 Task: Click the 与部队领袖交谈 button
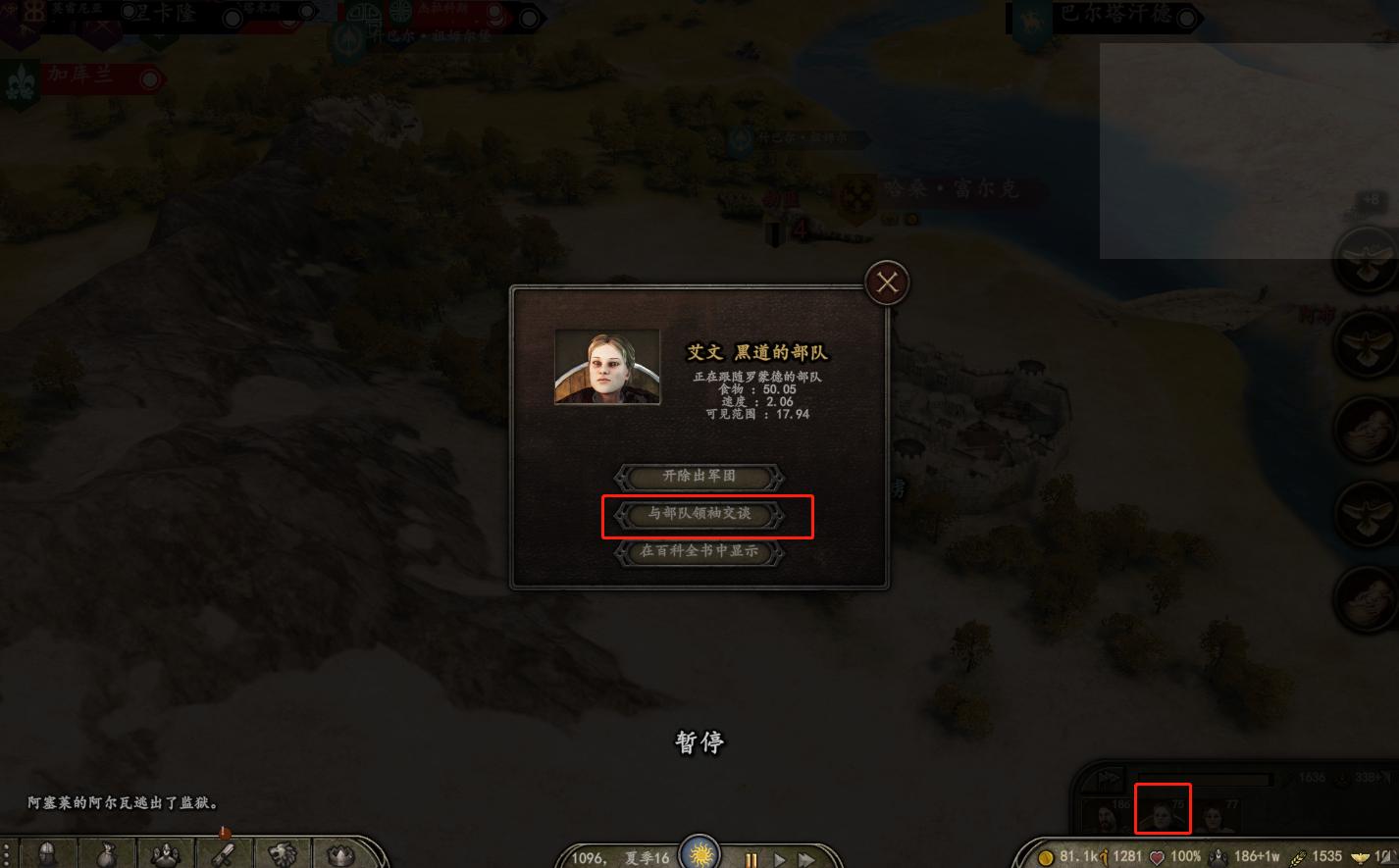pos(699,515)
